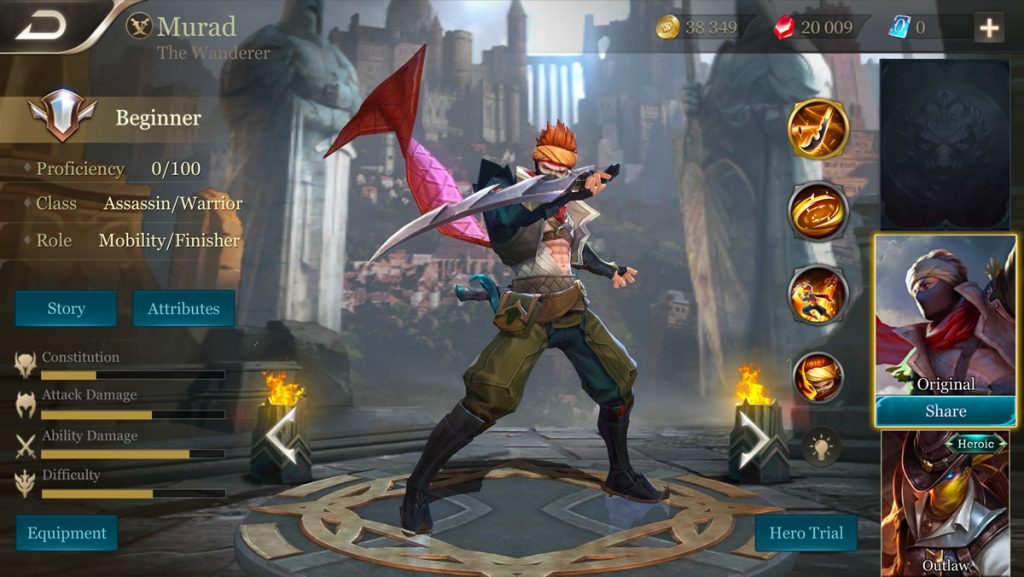Screen dimensions: 1024x577
Task: Share the Original skin
Action: [x=945, y=411]
